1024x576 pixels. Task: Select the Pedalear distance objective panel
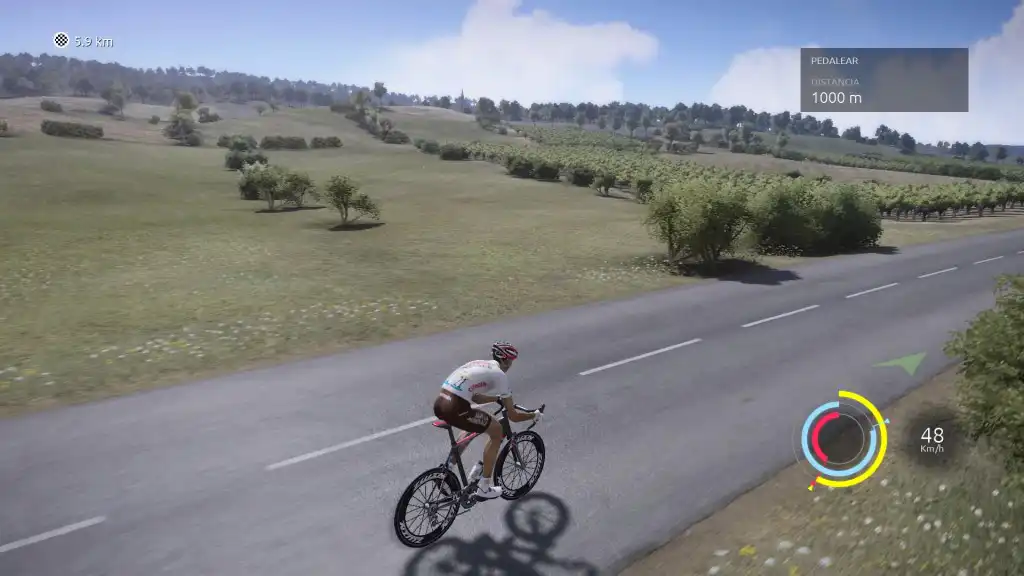(883, 80)
